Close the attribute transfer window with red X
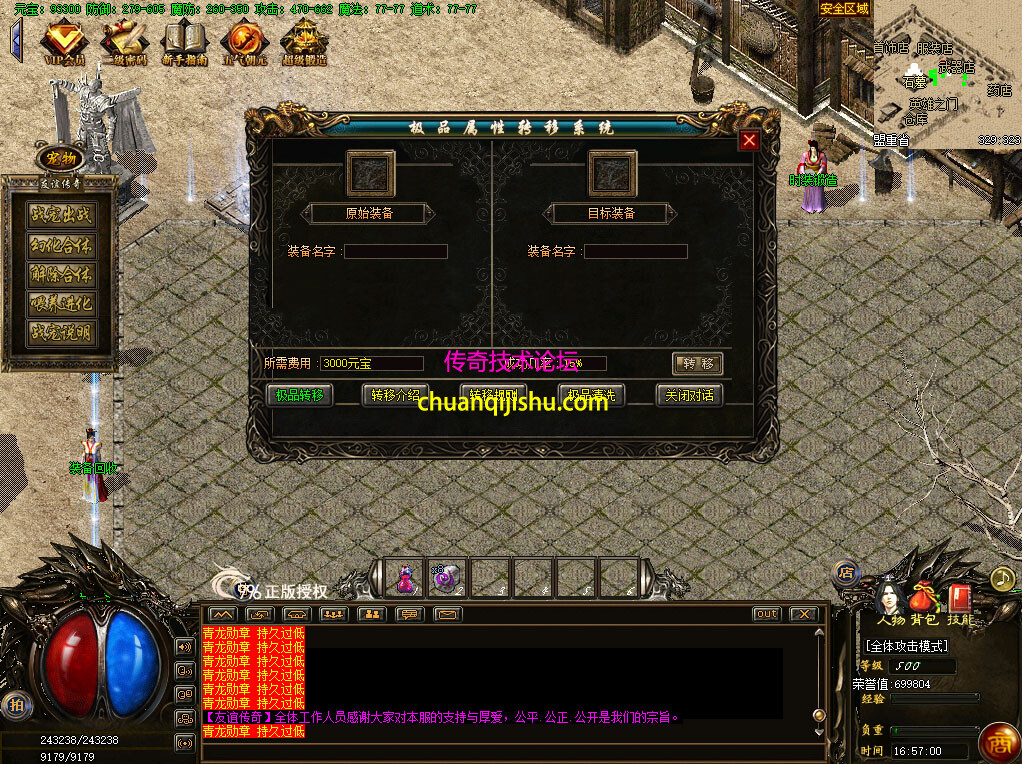1022x764 pixels. click(748, 141)
